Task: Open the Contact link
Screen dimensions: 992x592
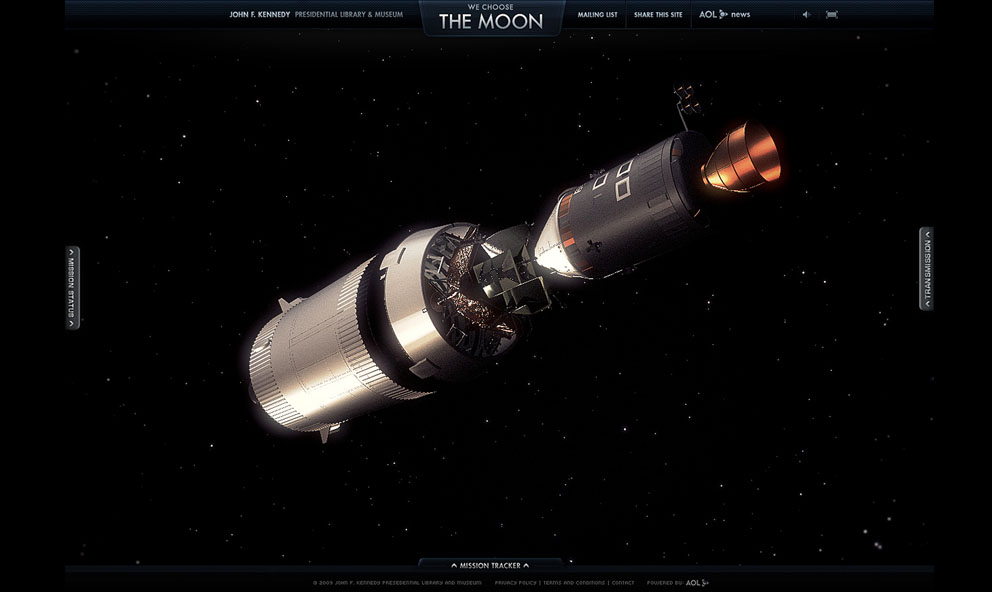Action: pos(623,582)
